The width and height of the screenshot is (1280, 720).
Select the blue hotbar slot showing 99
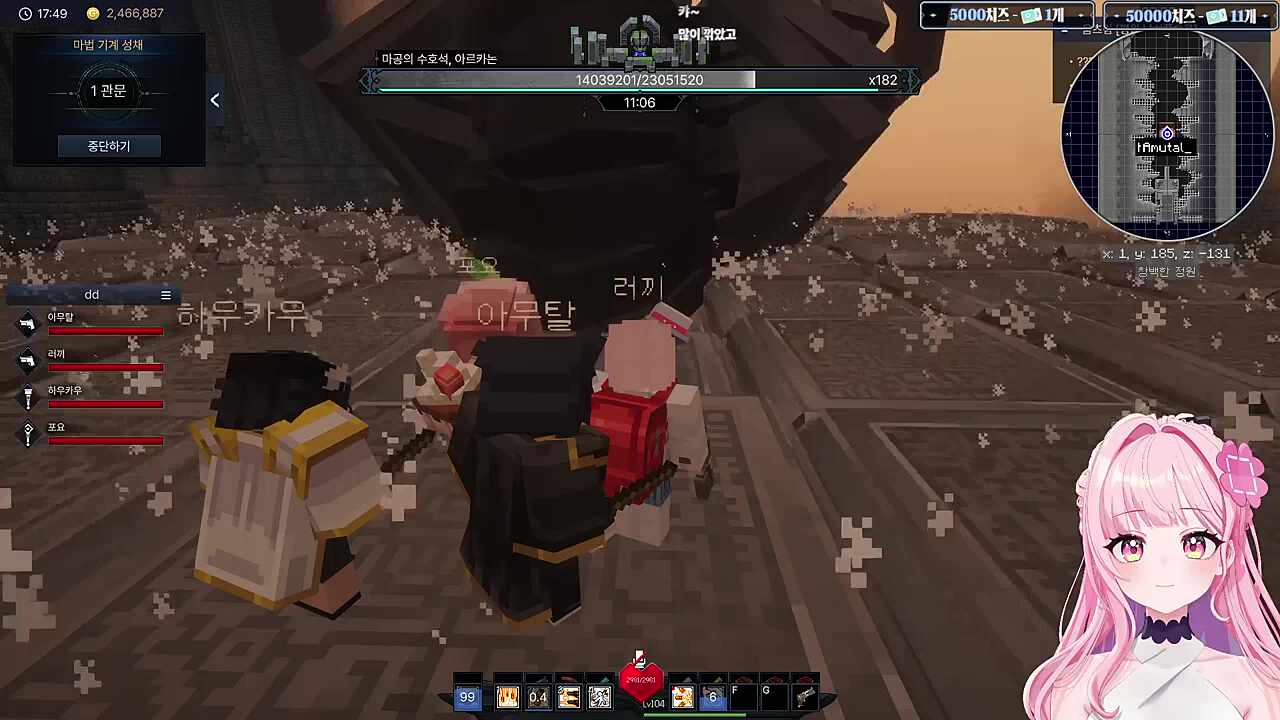tap(467, 697)
